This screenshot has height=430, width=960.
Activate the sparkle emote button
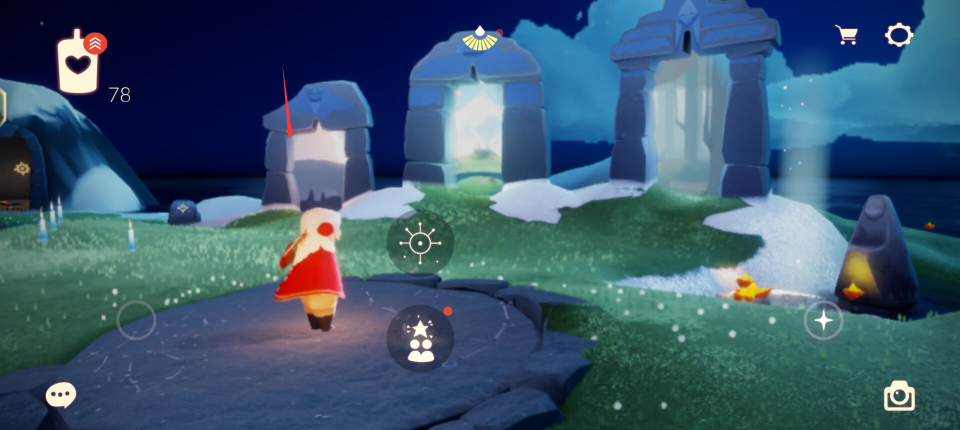point(823,320)
